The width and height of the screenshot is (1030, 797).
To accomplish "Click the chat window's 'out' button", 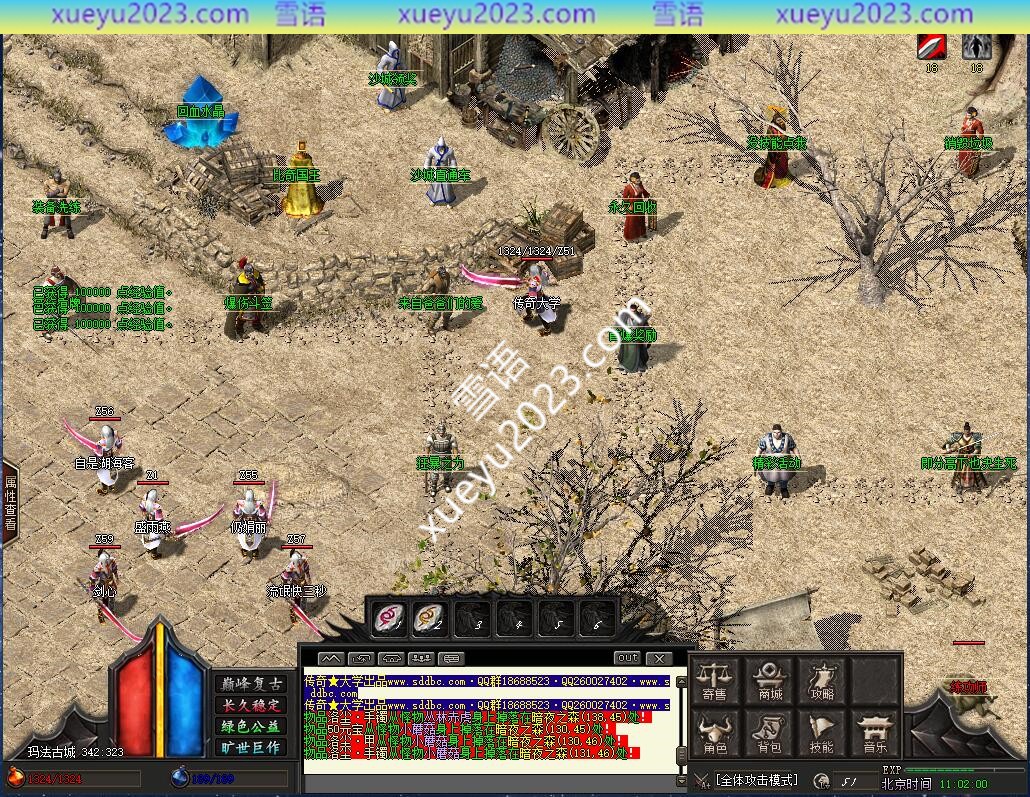I will [x=627, y=658].
